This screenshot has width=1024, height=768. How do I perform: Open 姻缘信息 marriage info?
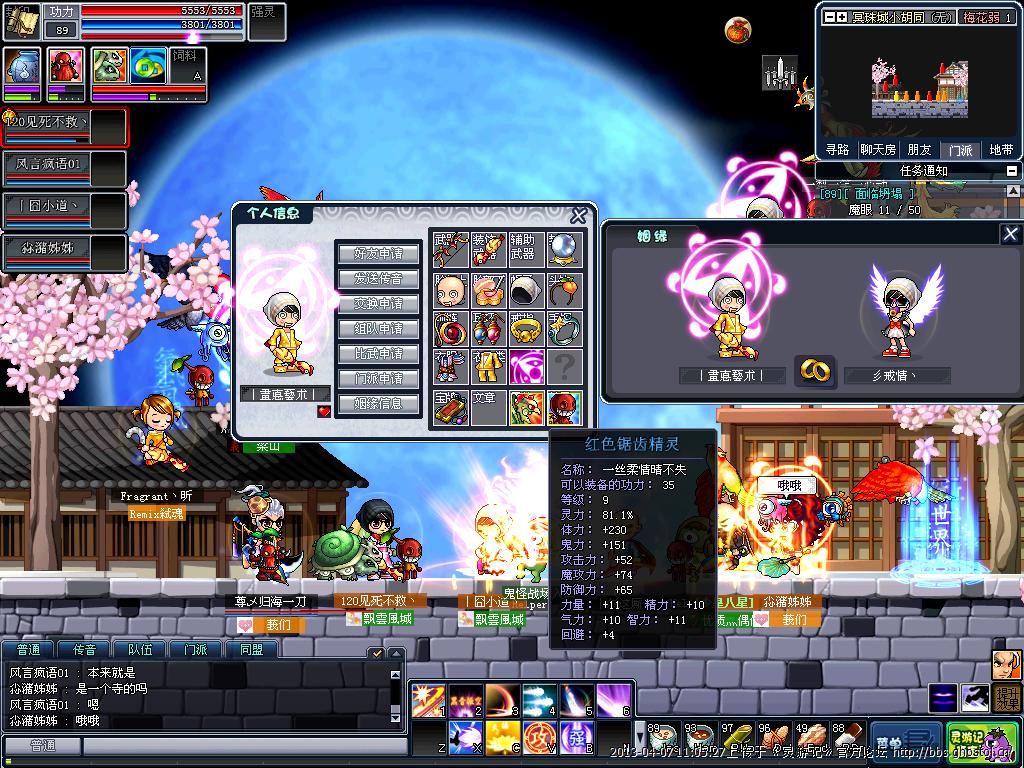coord(378,404)
